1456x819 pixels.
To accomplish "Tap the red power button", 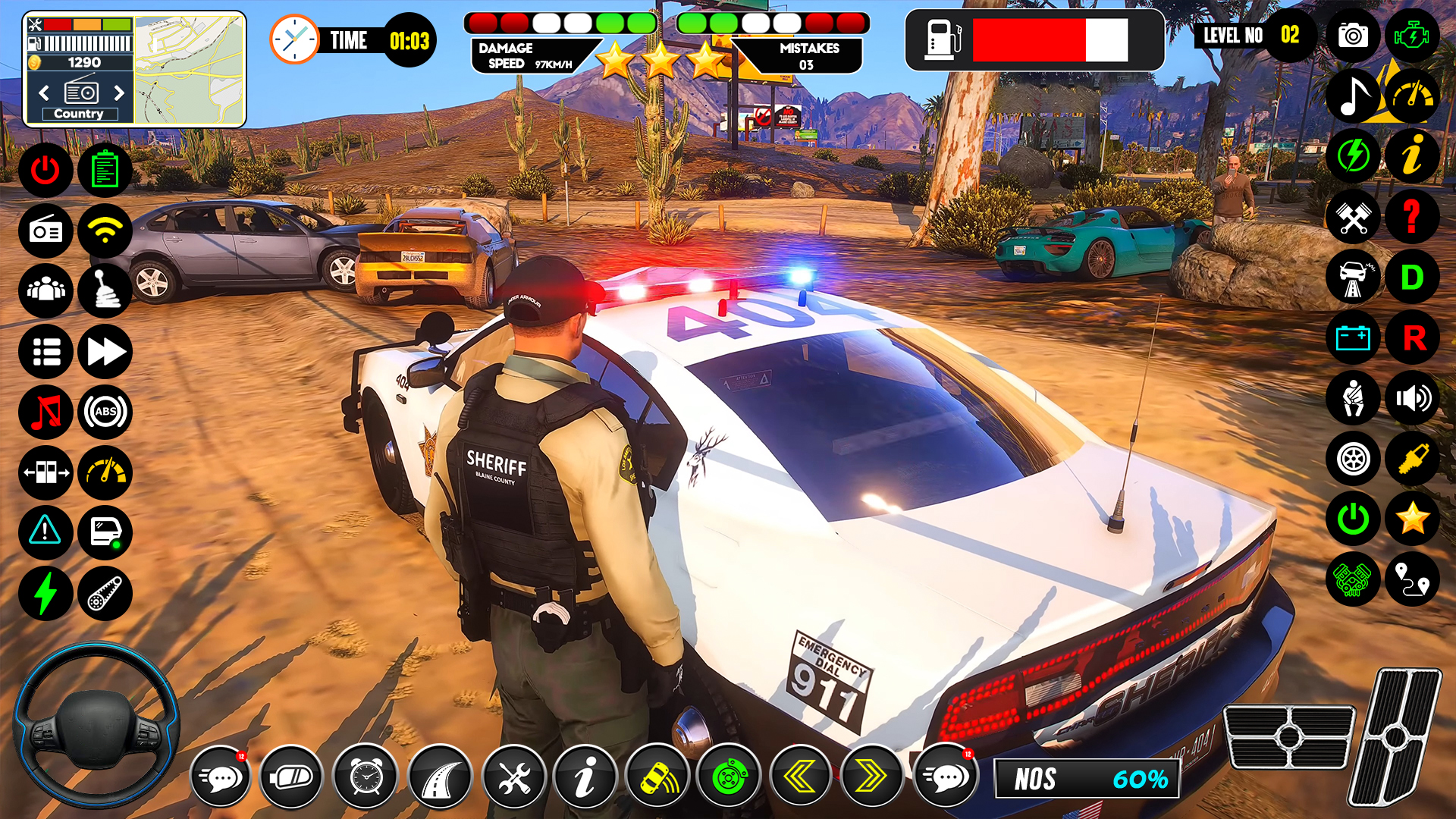I will coord(45,170).
